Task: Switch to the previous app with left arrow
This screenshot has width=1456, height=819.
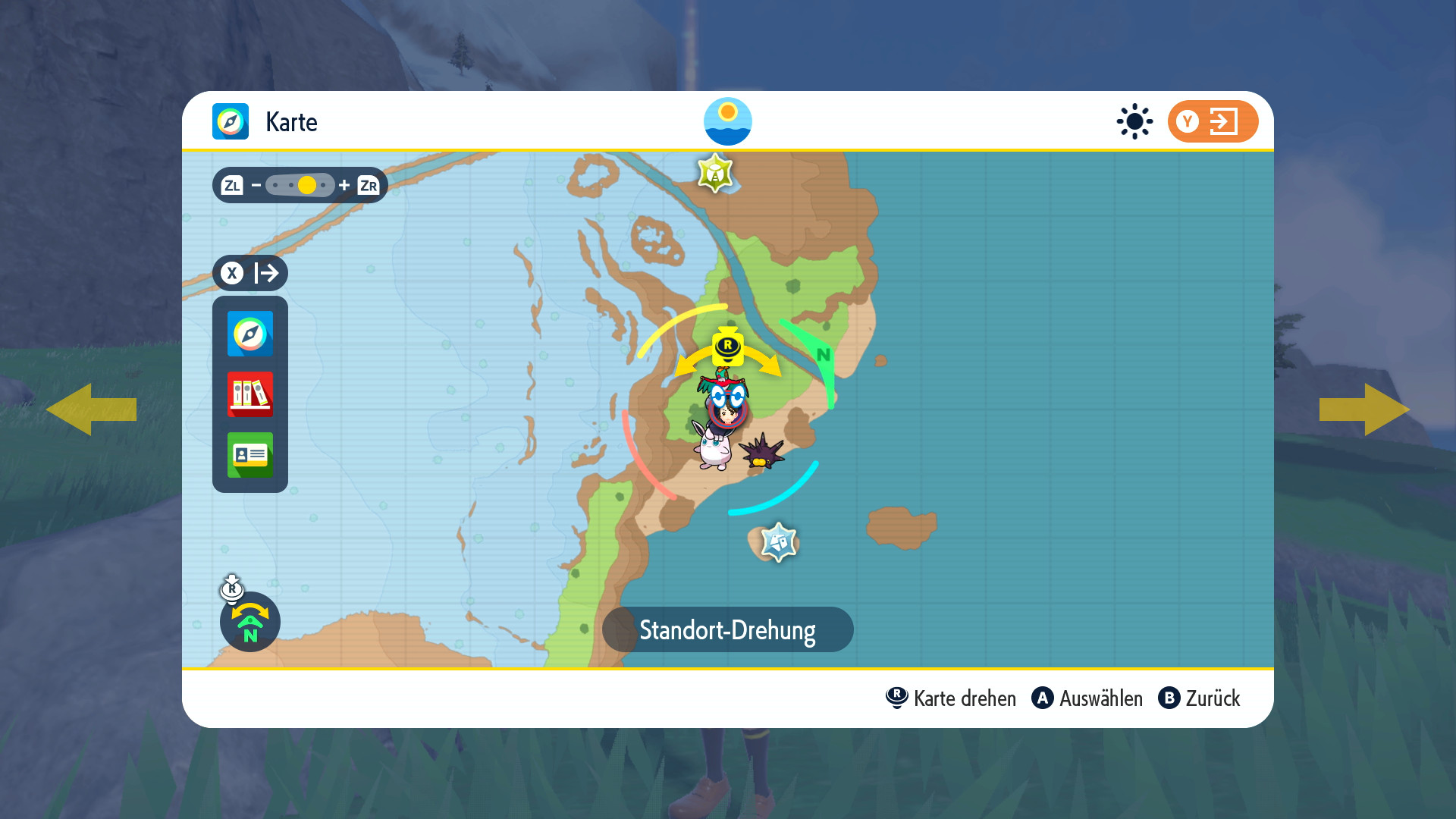Action: pos(91,409)
